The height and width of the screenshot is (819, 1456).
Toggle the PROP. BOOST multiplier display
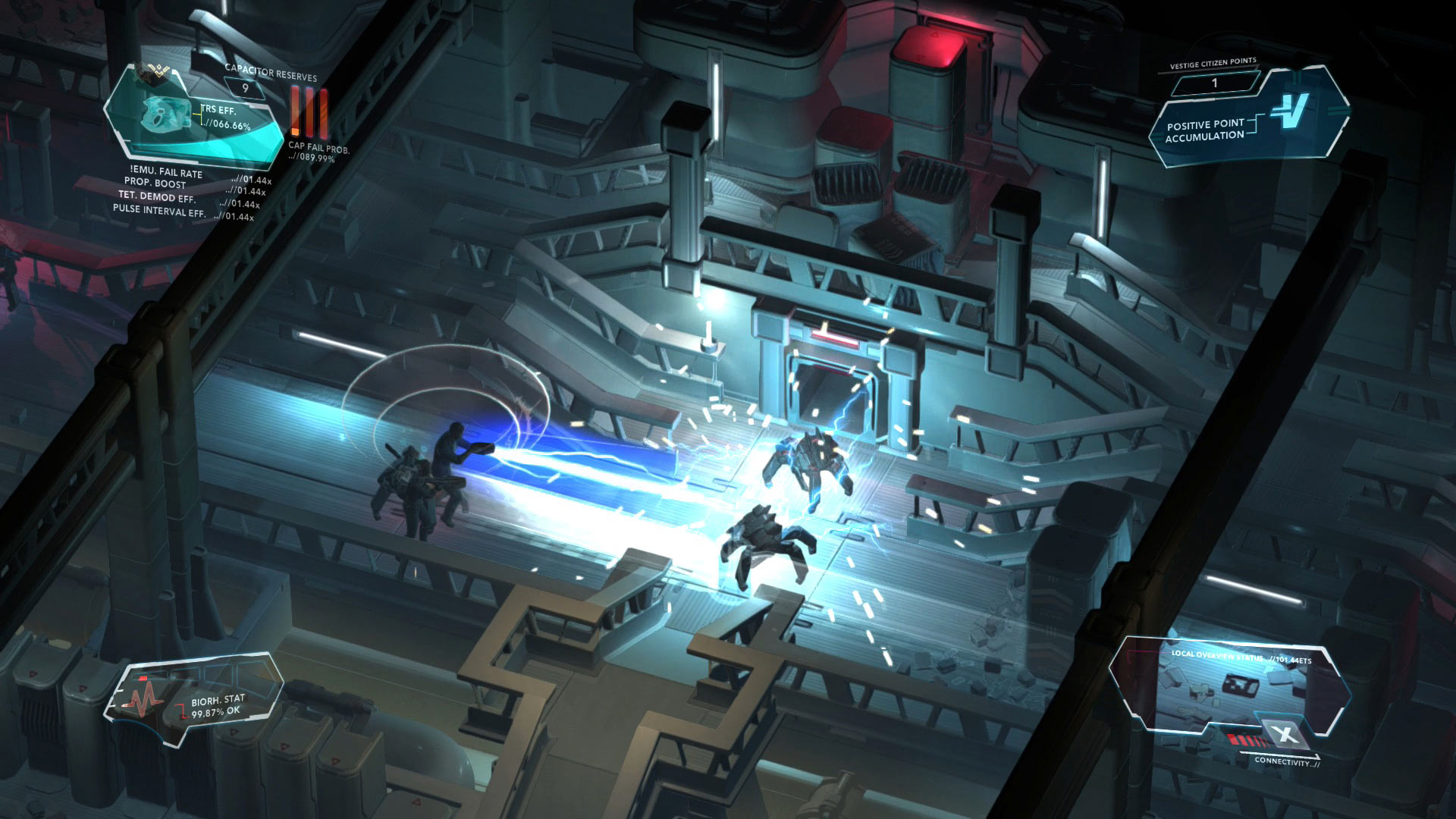tap(154, 182)
